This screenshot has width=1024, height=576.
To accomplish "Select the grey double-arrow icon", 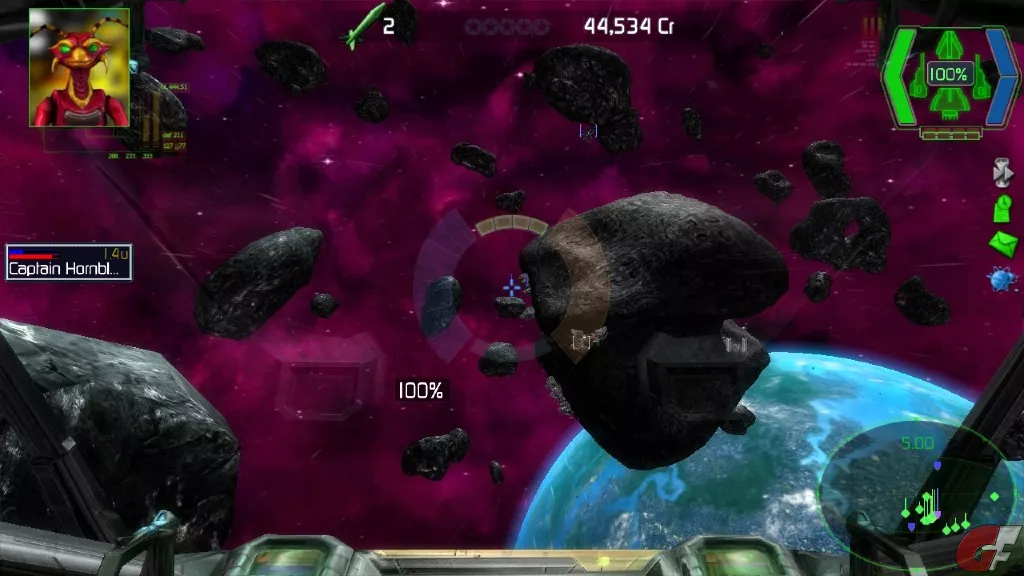I will (x=1002, y=172).
